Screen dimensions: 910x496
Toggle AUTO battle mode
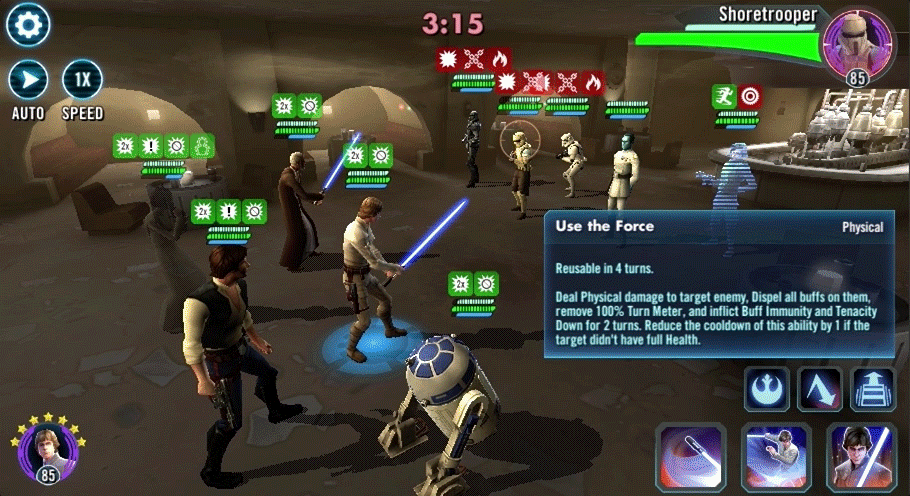pos(28,79)
